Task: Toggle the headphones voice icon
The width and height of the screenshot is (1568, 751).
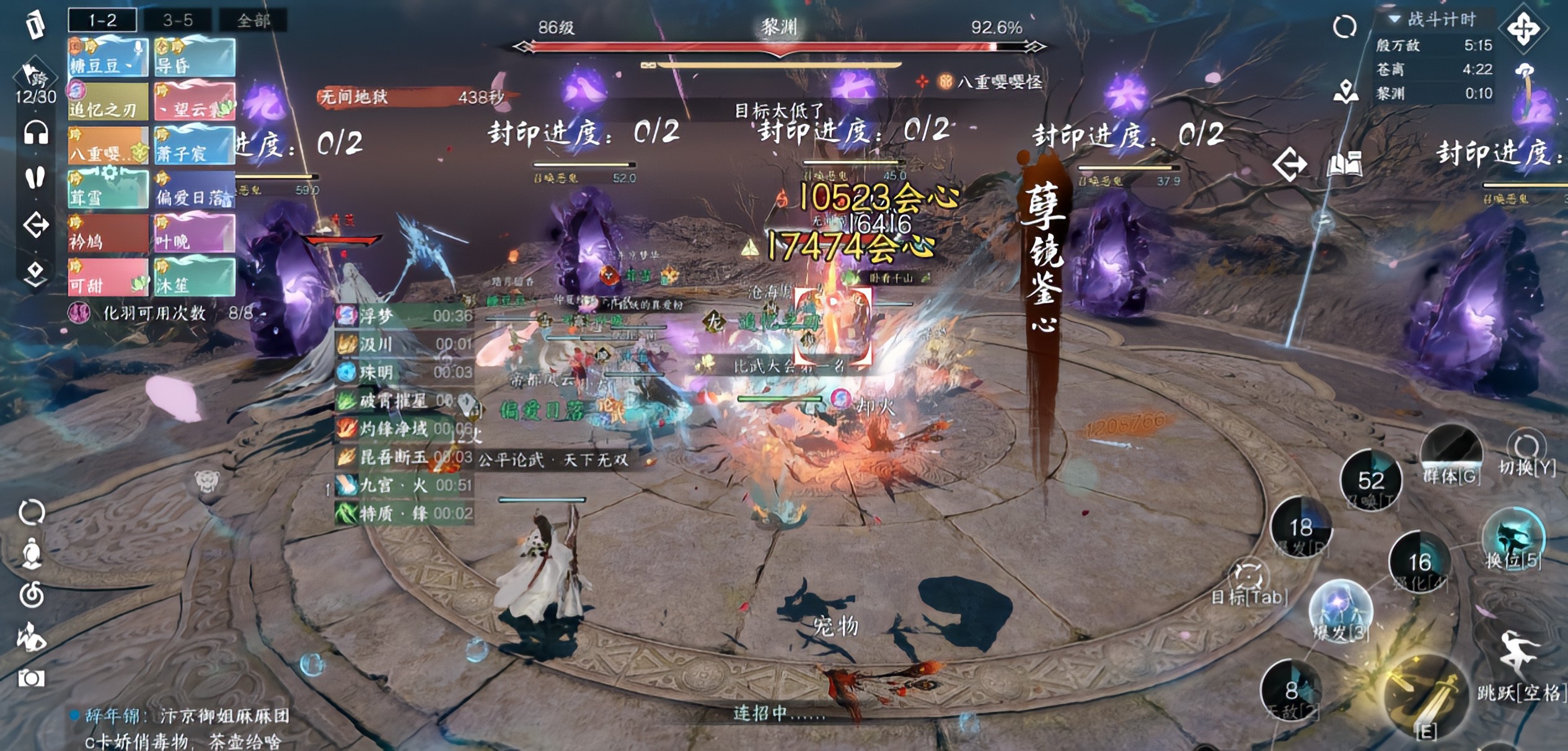Action: pyautogui.click(x=36, y=133)
